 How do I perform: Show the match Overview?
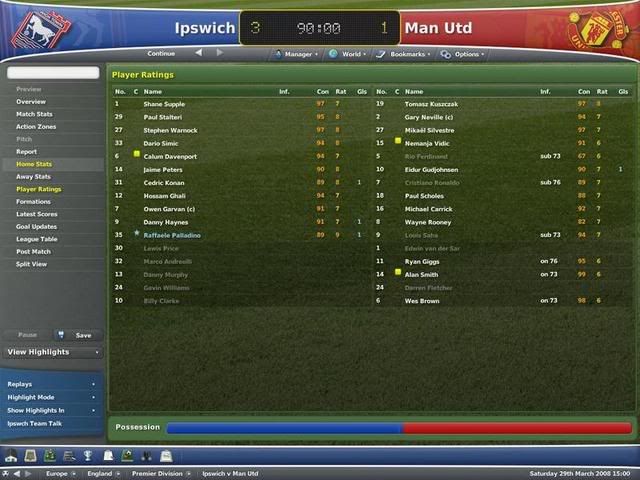pyautogui.click(x=31, y=102)
